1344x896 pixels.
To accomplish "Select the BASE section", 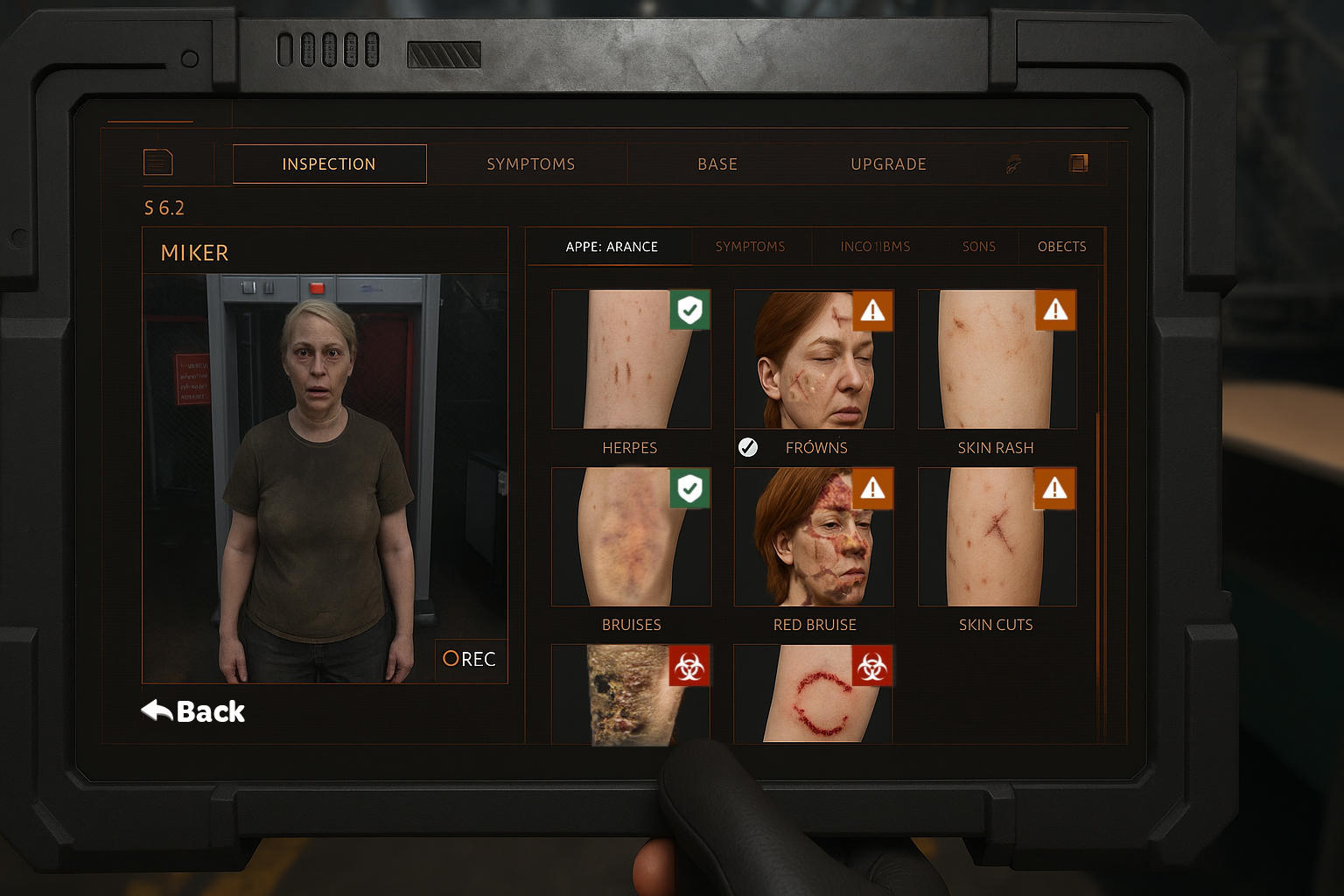I will coord(717,164).
